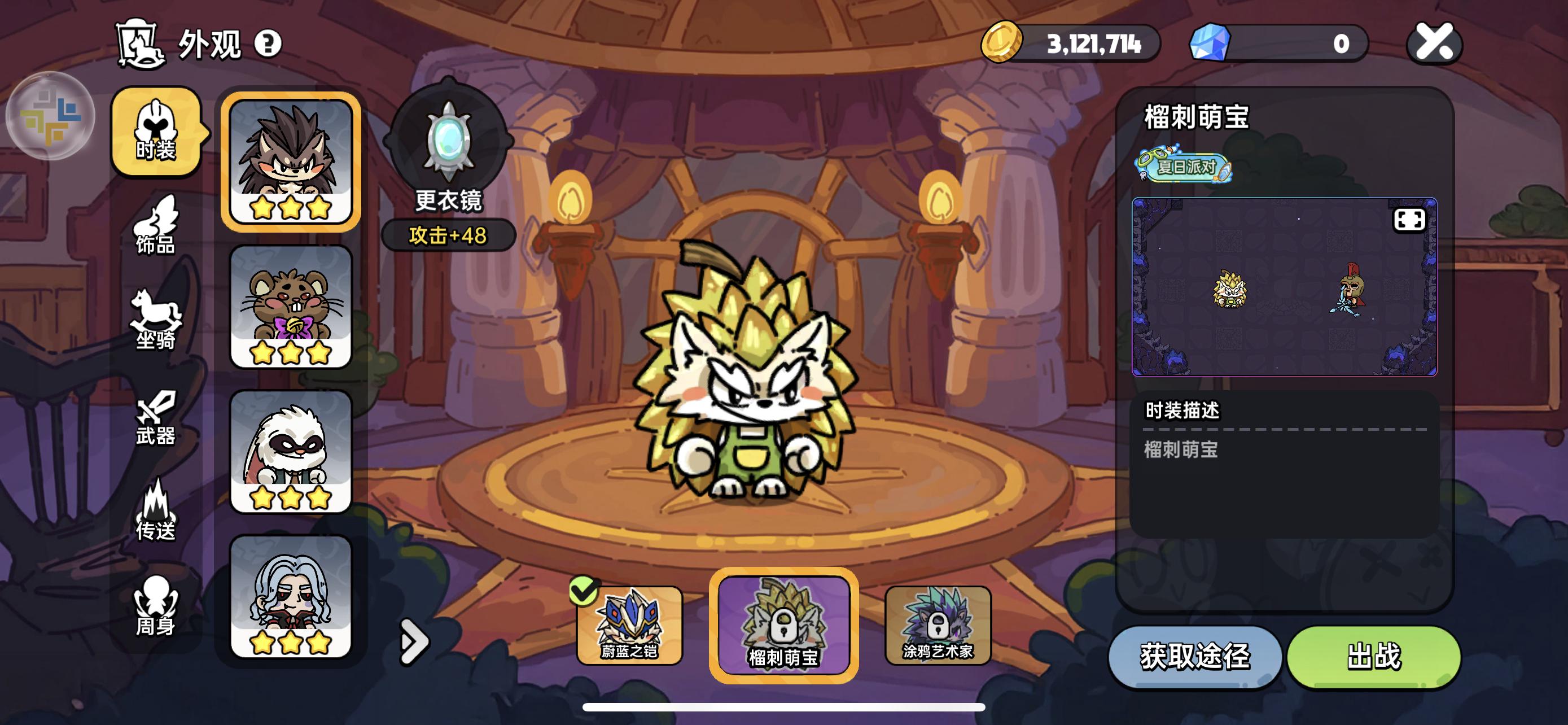Select the silver-haired vampire character
The height and width of the screenshot is (725, 1568).
(291, 597)
